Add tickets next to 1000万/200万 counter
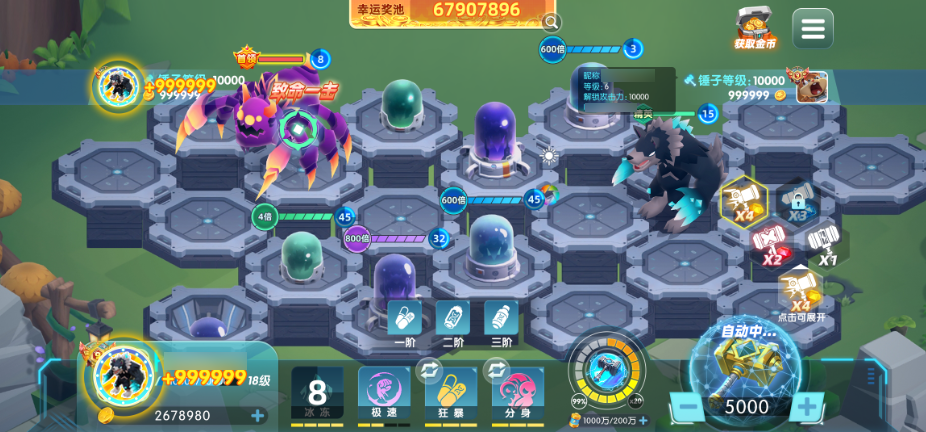This screenshot has height=432, width=926. point(643,421)
